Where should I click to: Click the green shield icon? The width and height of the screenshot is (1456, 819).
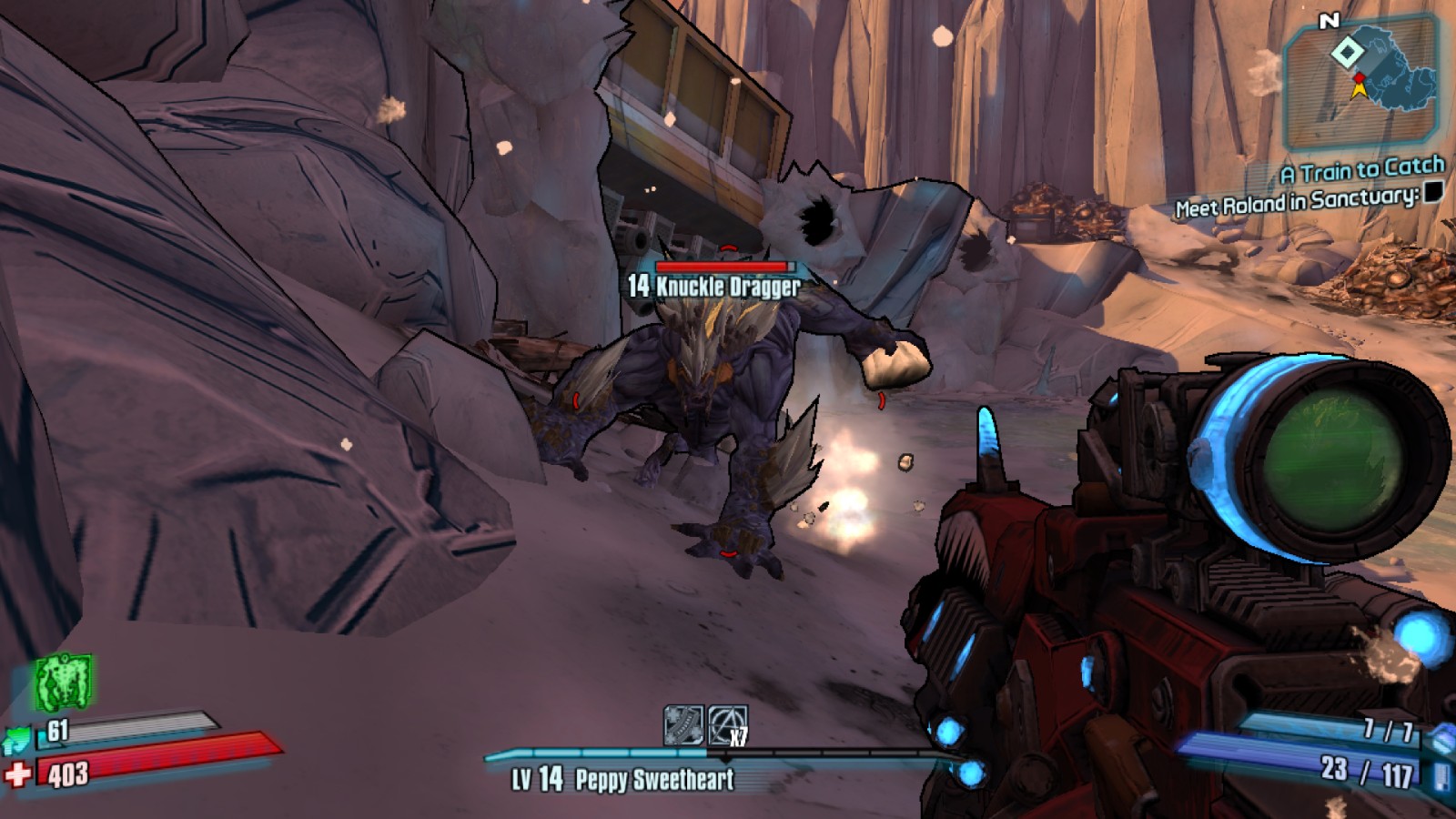click(x=17, y=740)
